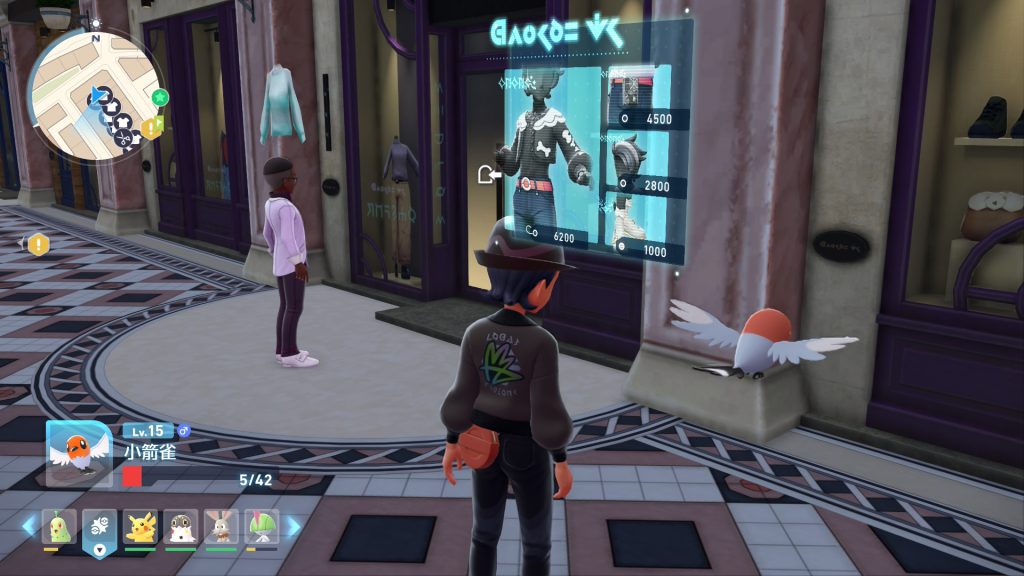Select Bunnelby in the party bar
This screenshot has height=576, width=1024.
coord(221,526)
